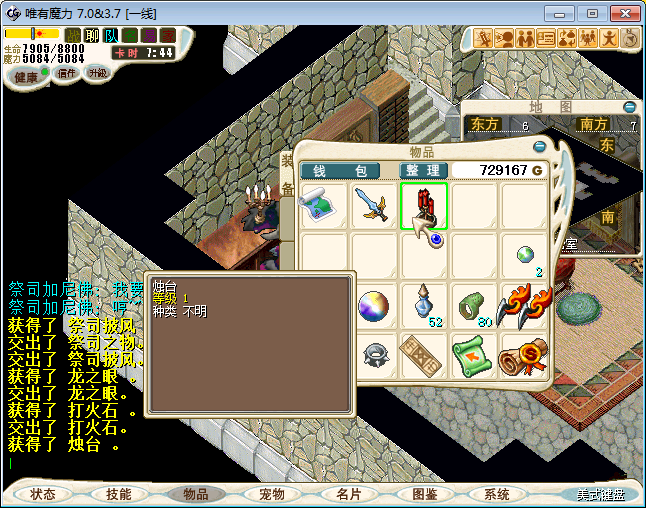Screen dimensions: 646x508
Task: Open the 状态 status menu
Action: point(43,494)
